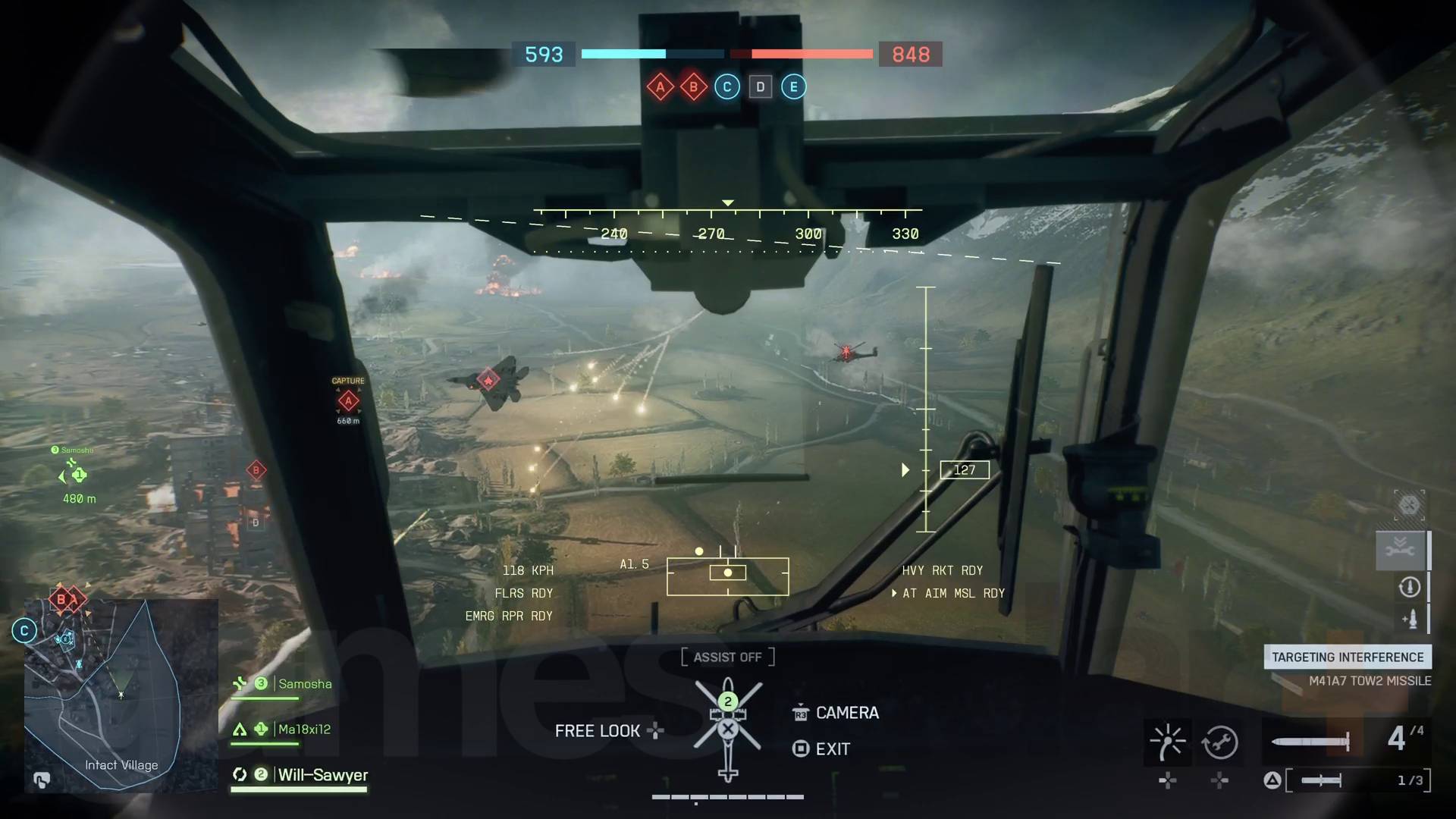
Task: Select objective E marker in objectives row
Action: [794, 86]
